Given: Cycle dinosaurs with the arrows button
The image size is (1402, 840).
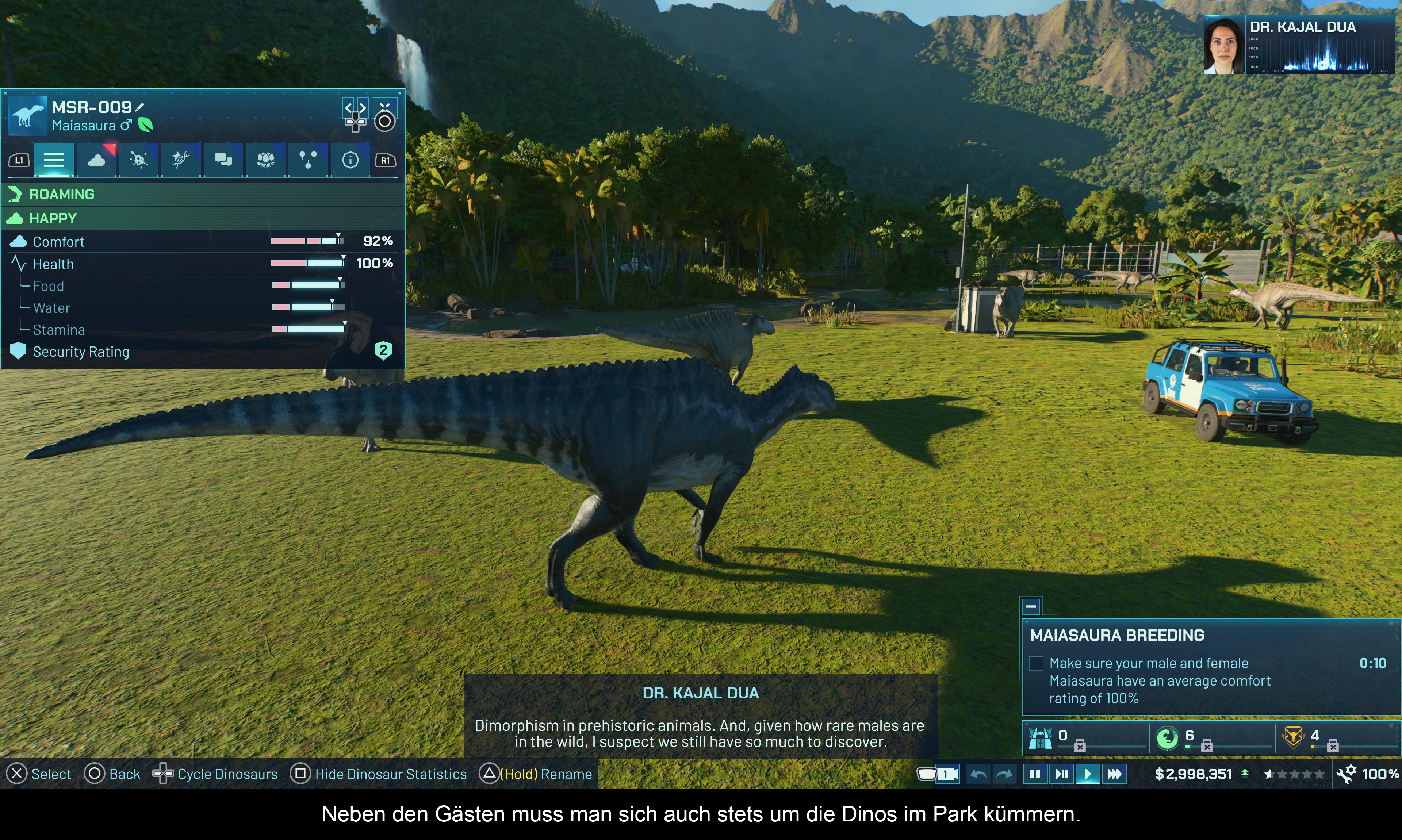Looking at the screenshot, I should coord(356,107).
